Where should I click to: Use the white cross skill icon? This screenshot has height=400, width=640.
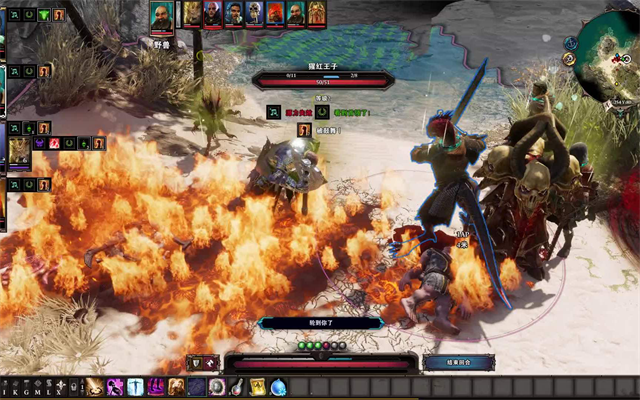point(136,387)
